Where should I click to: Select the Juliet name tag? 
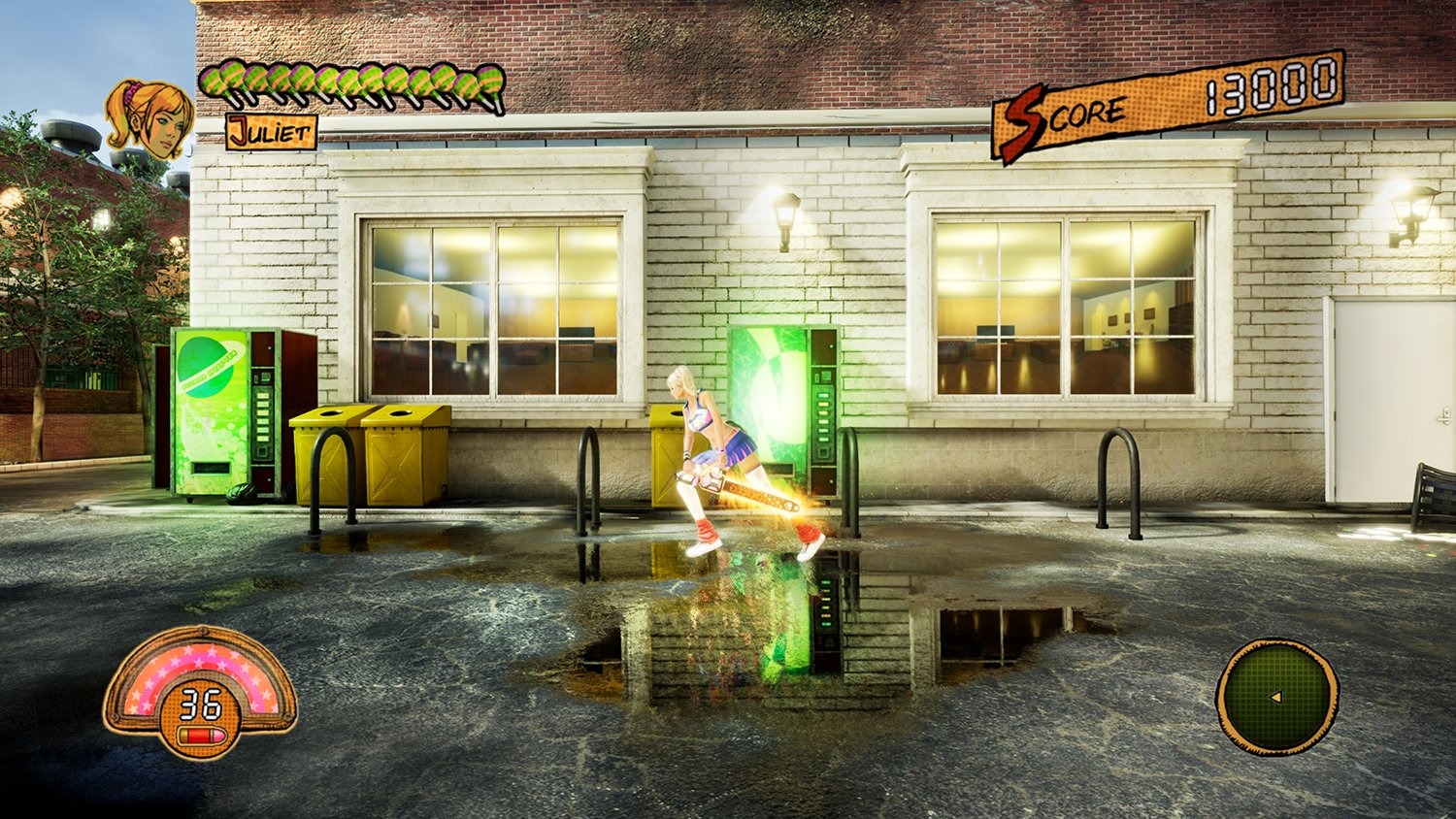tap(269, 132)
